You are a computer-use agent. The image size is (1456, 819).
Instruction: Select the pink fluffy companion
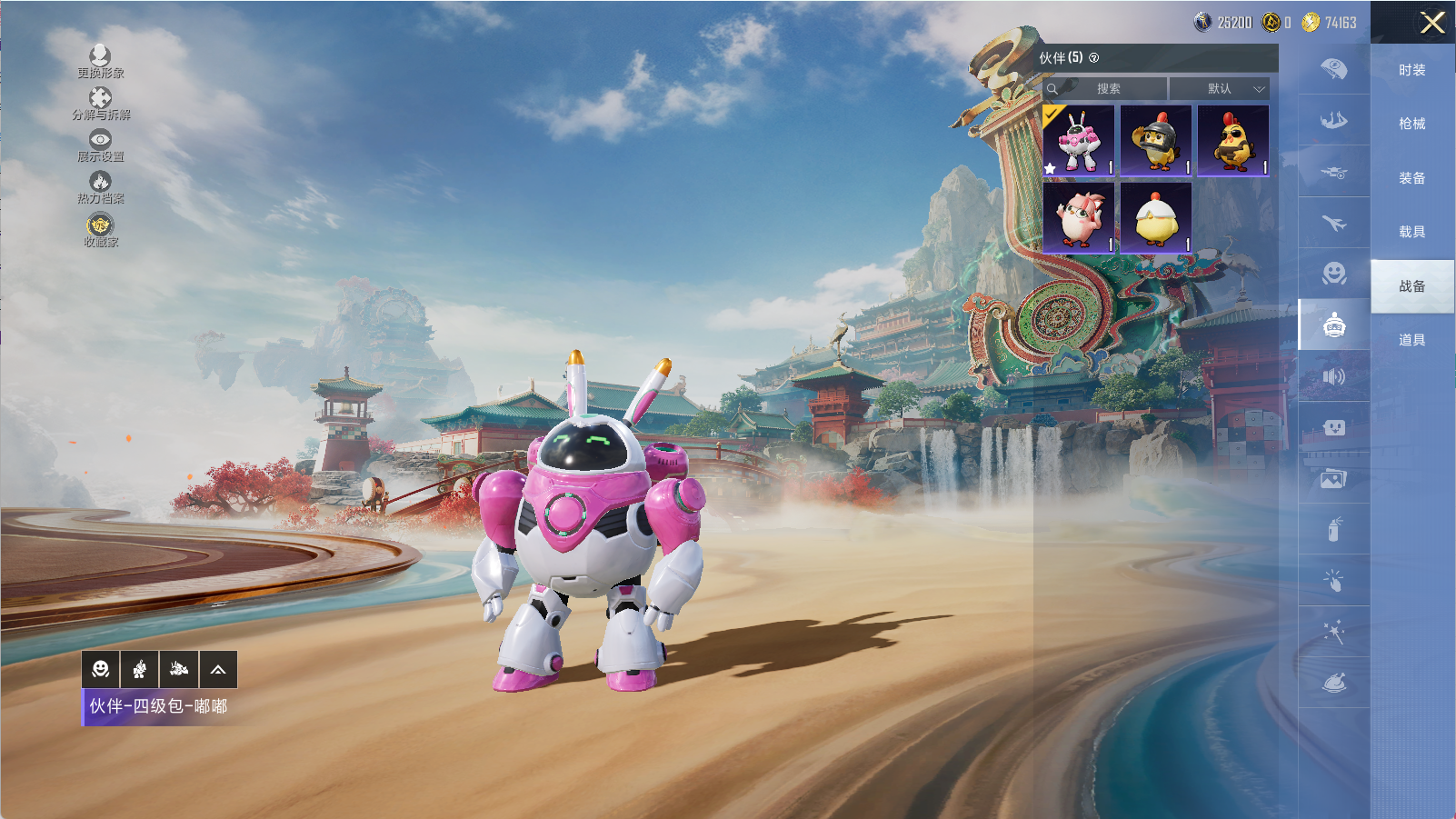1079,217
